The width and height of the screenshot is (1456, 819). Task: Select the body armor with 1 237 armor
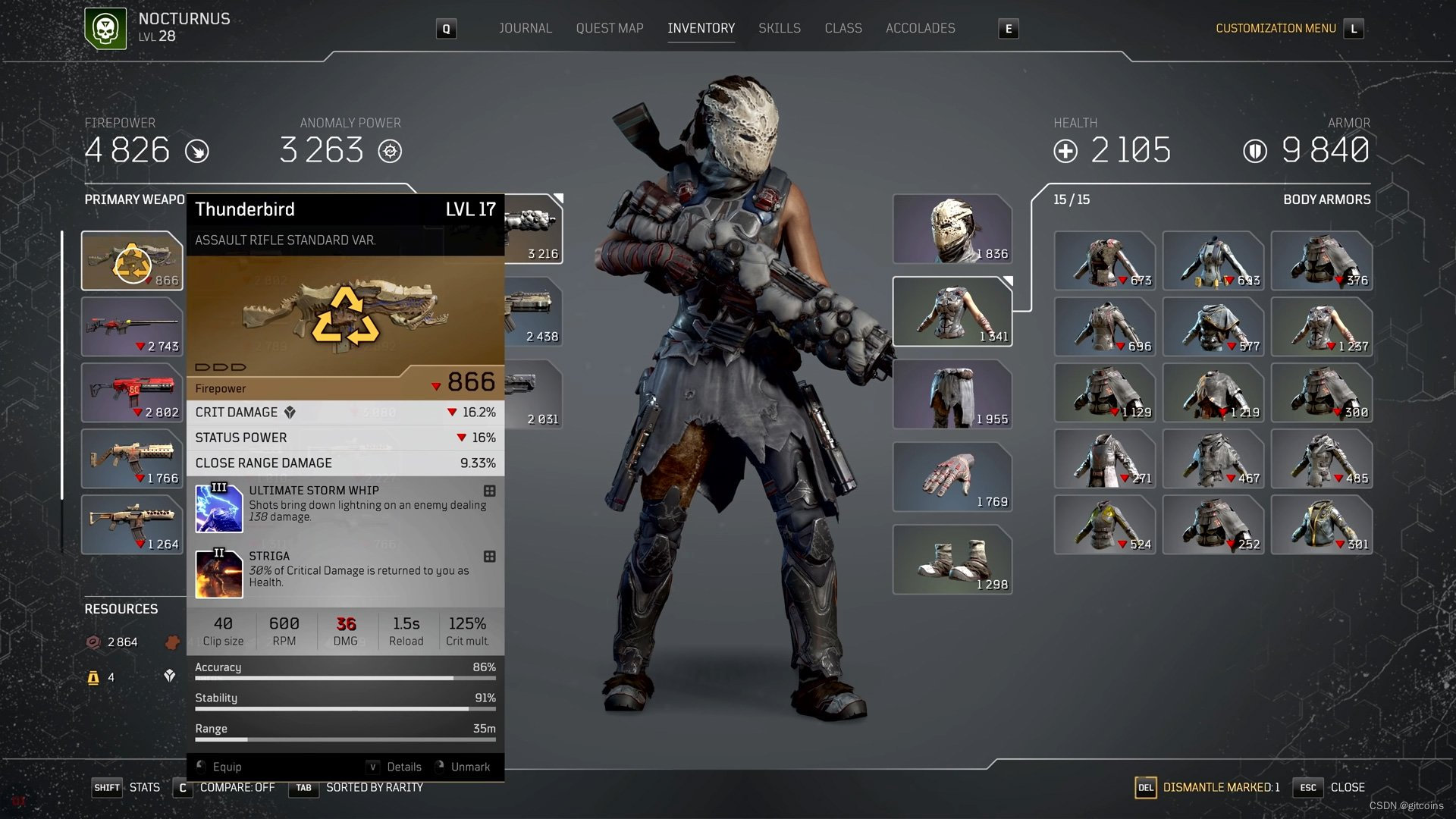(x=1321, y=327)
